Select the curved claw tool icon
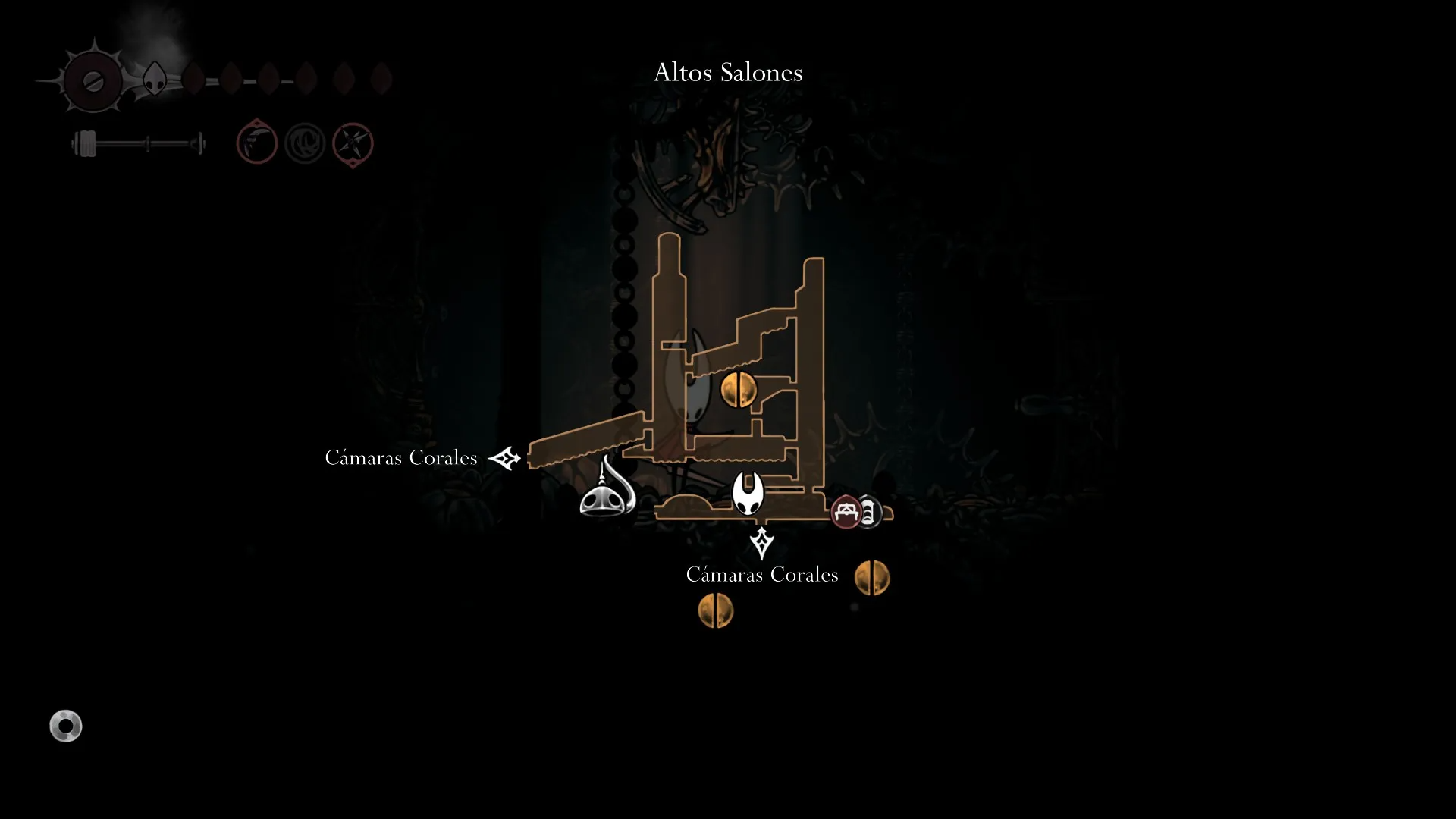The image size is (1456, 819). tap(257, 143)
